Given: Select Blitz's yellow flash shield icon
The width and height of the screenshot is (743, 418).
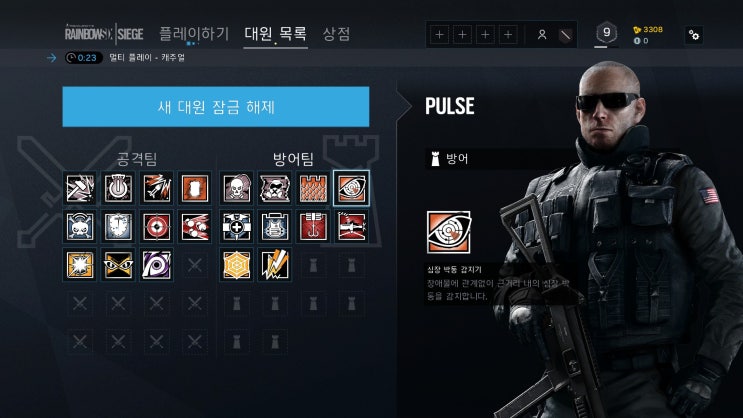Looking at the screenshot, I should point(80,264).
